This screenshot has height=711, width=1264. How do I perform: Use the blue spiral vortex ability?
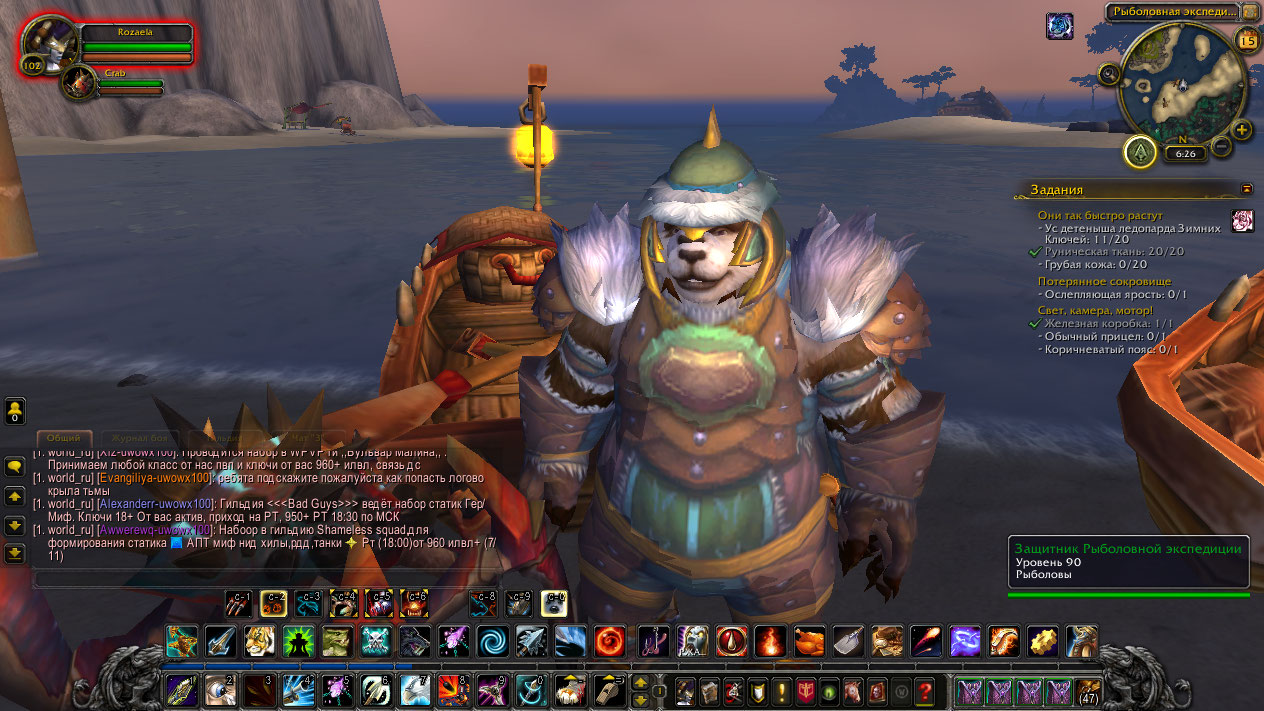491,641
